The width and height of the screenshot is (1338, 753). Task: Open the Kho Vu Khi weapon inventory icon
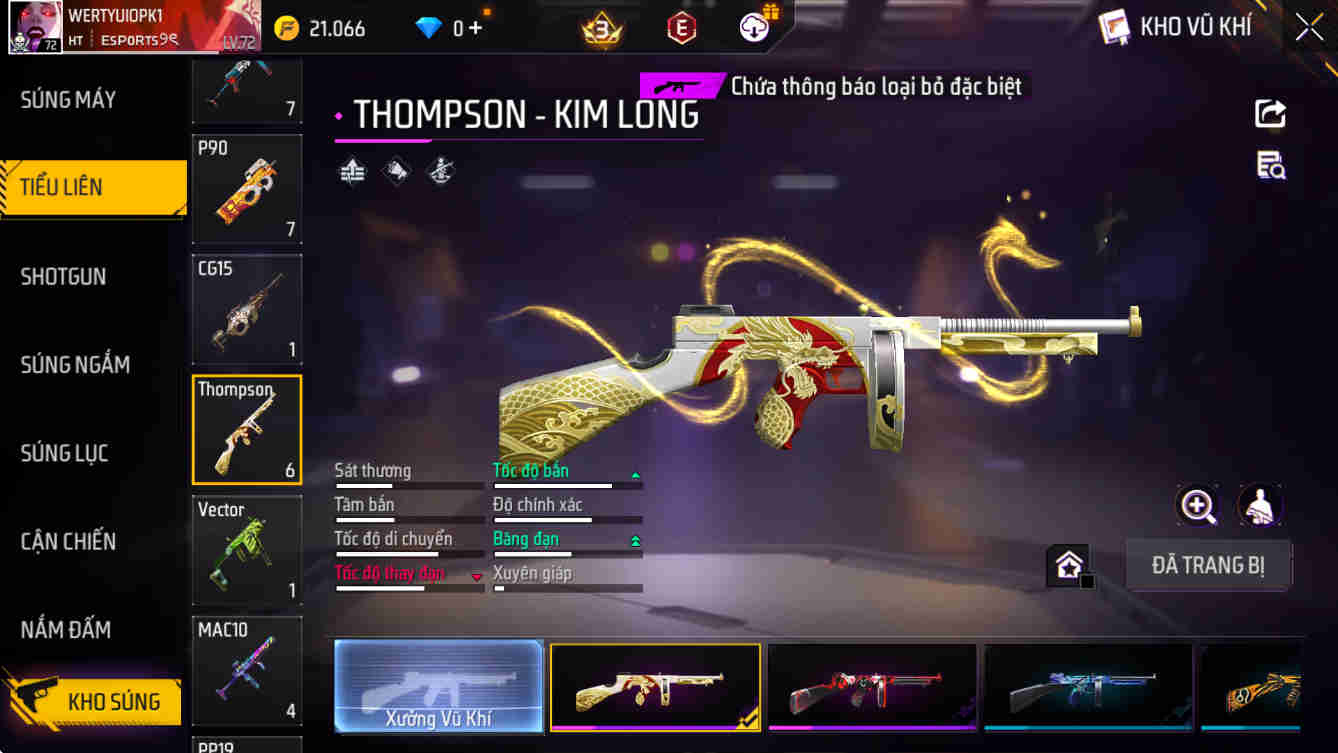point(1111,27)
